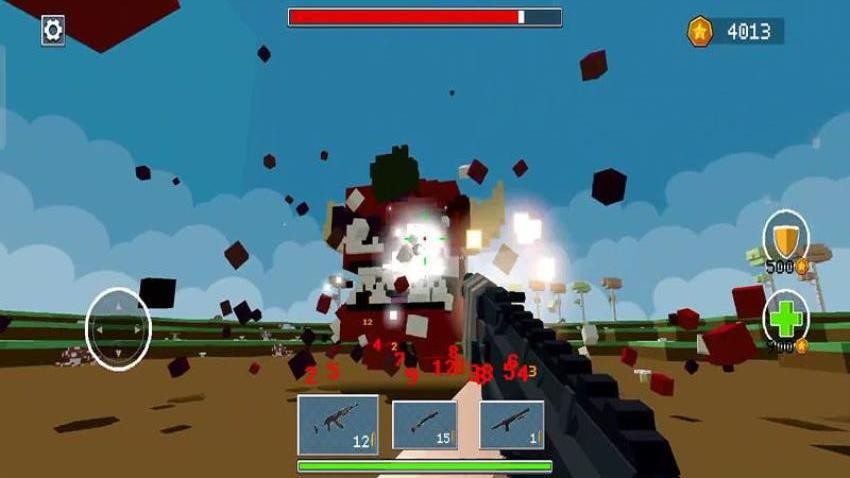The image size is (850, 478).
Task: Switch to the shotgun with 15 ammo
Action: pos(425,424)
